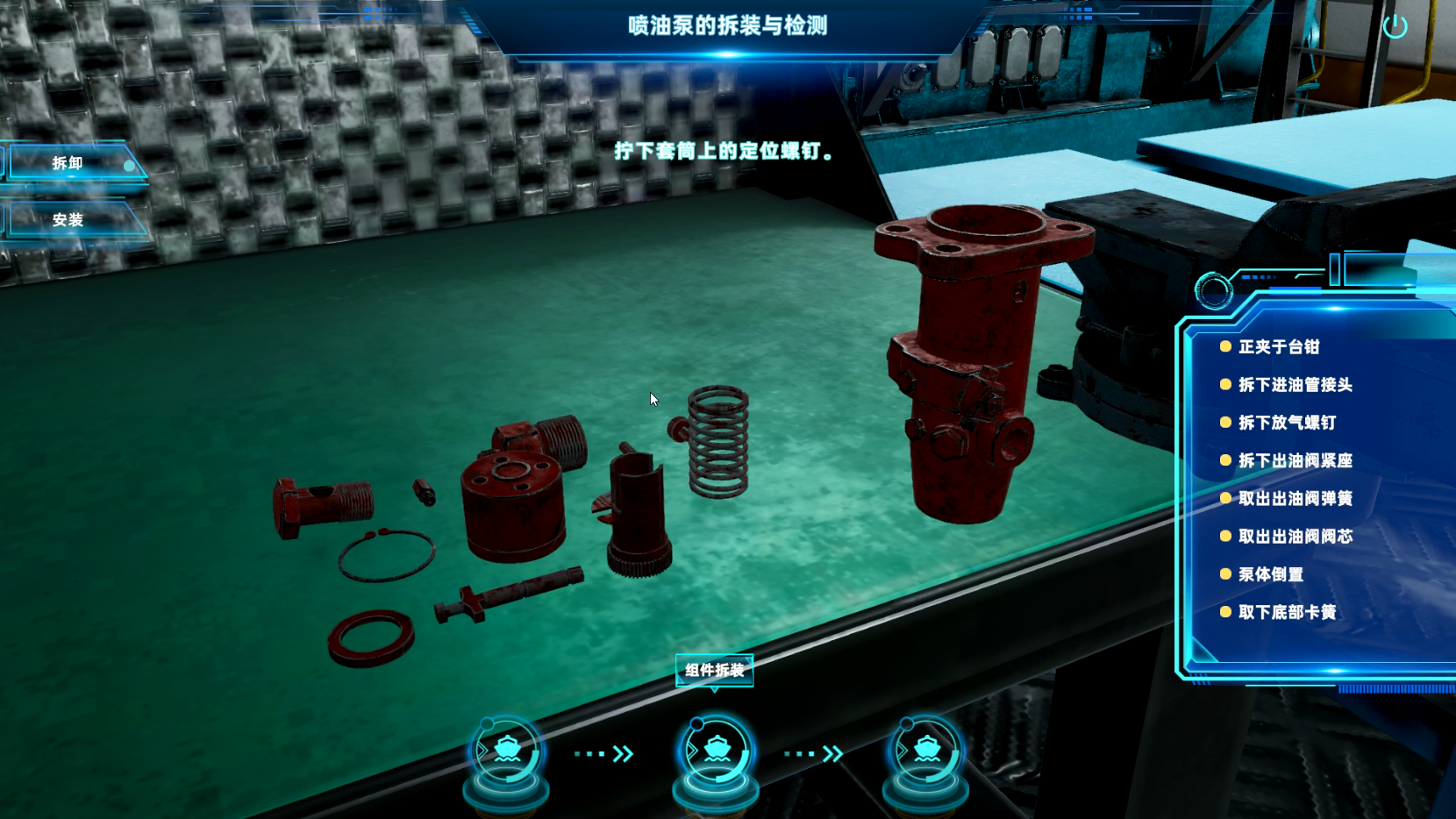1456x819 pixels.
Task: Switch to the 拆卸 disassembly tab
Action: (68, 163)
